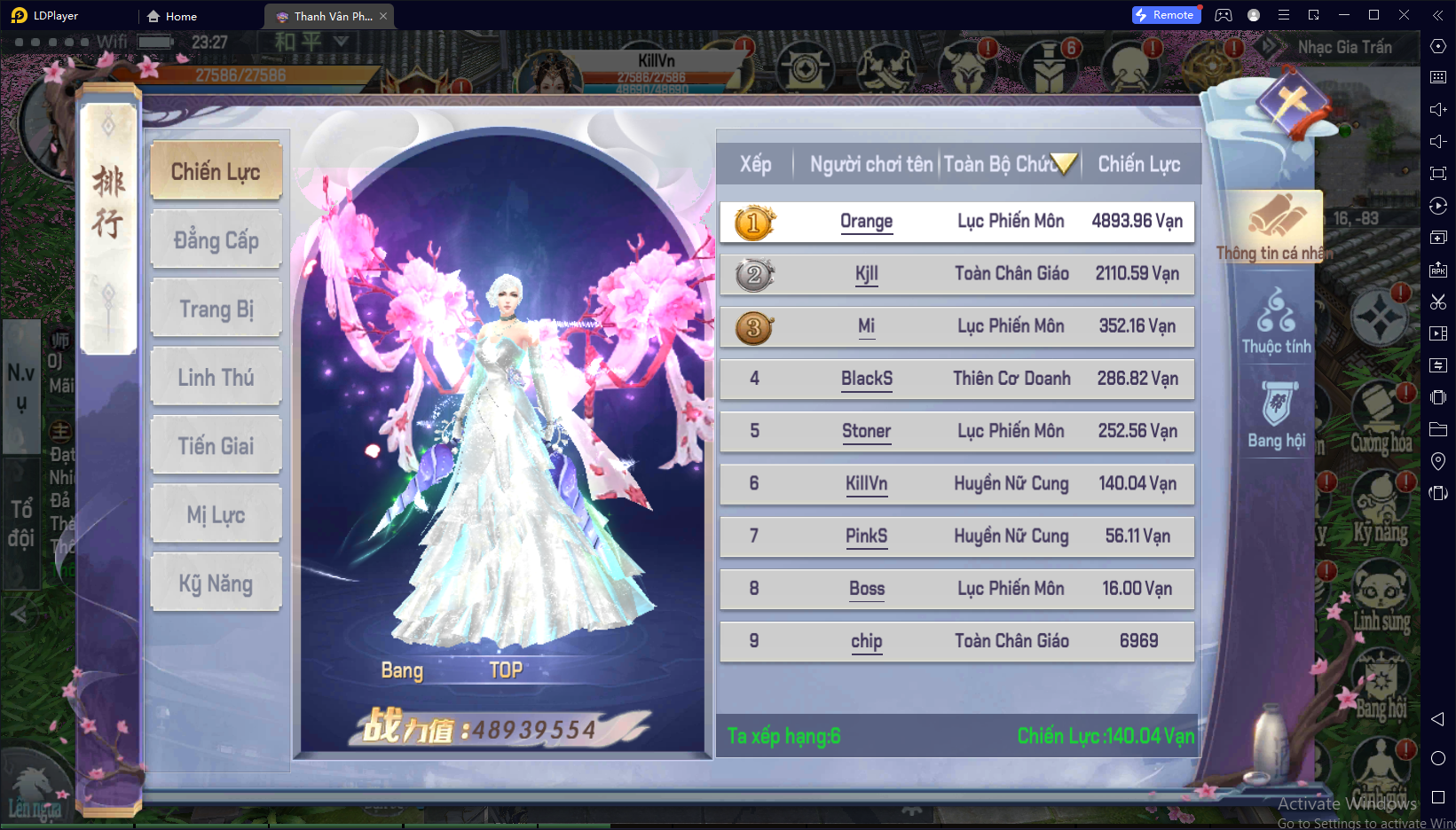Click the LDPlayer Home tab
Viewport: 1456px width, 830px height.
coord(172,16)
